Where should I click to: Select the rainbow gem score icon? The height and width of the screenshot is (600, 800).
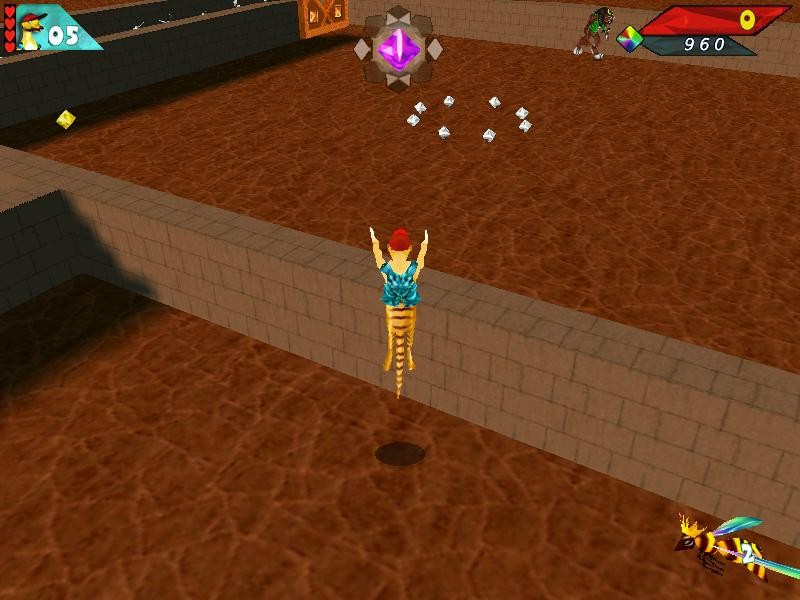tap(629, 40)
